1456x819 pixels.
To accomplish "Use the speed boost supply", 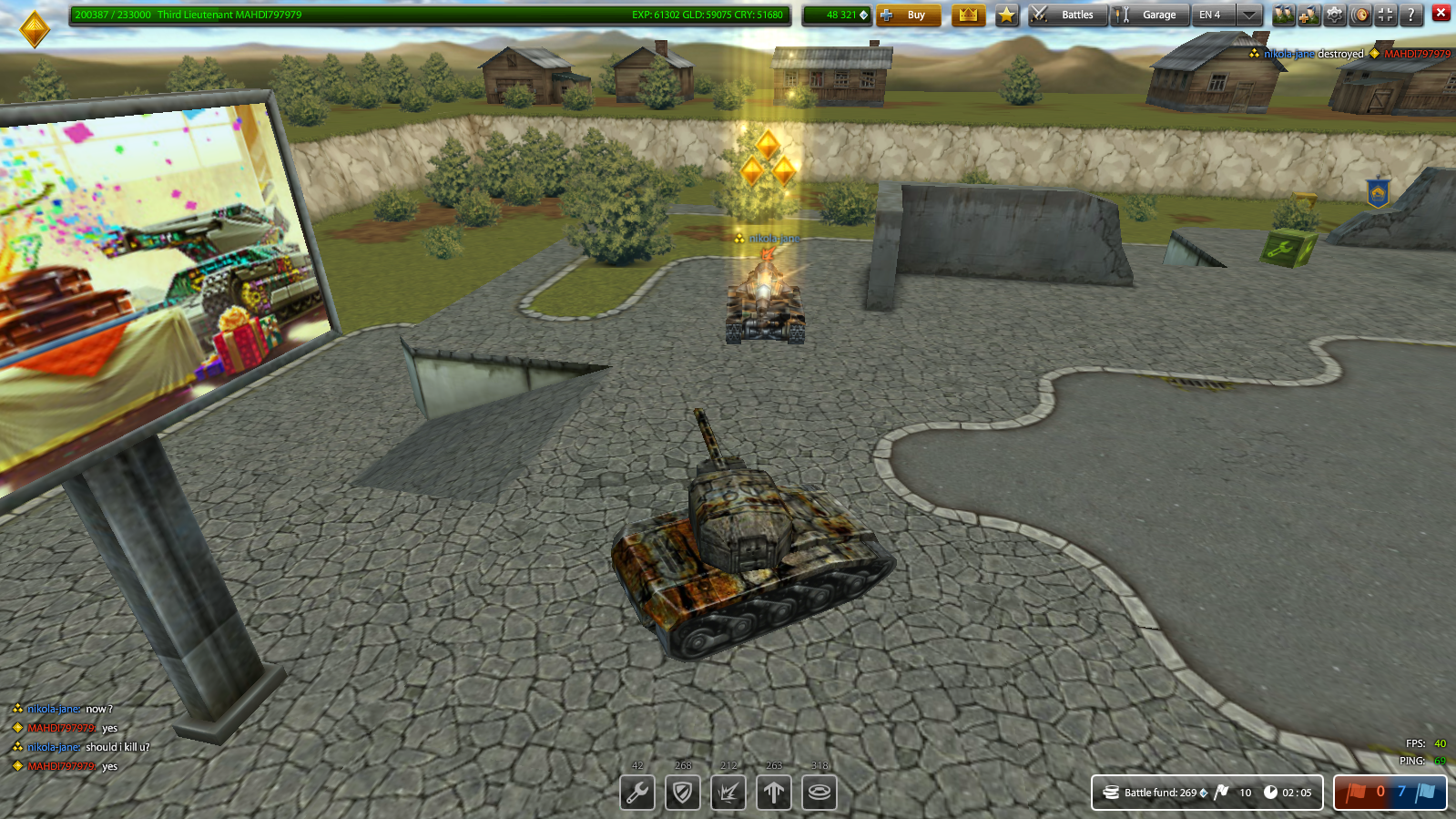I will click(x=775, y=793).
